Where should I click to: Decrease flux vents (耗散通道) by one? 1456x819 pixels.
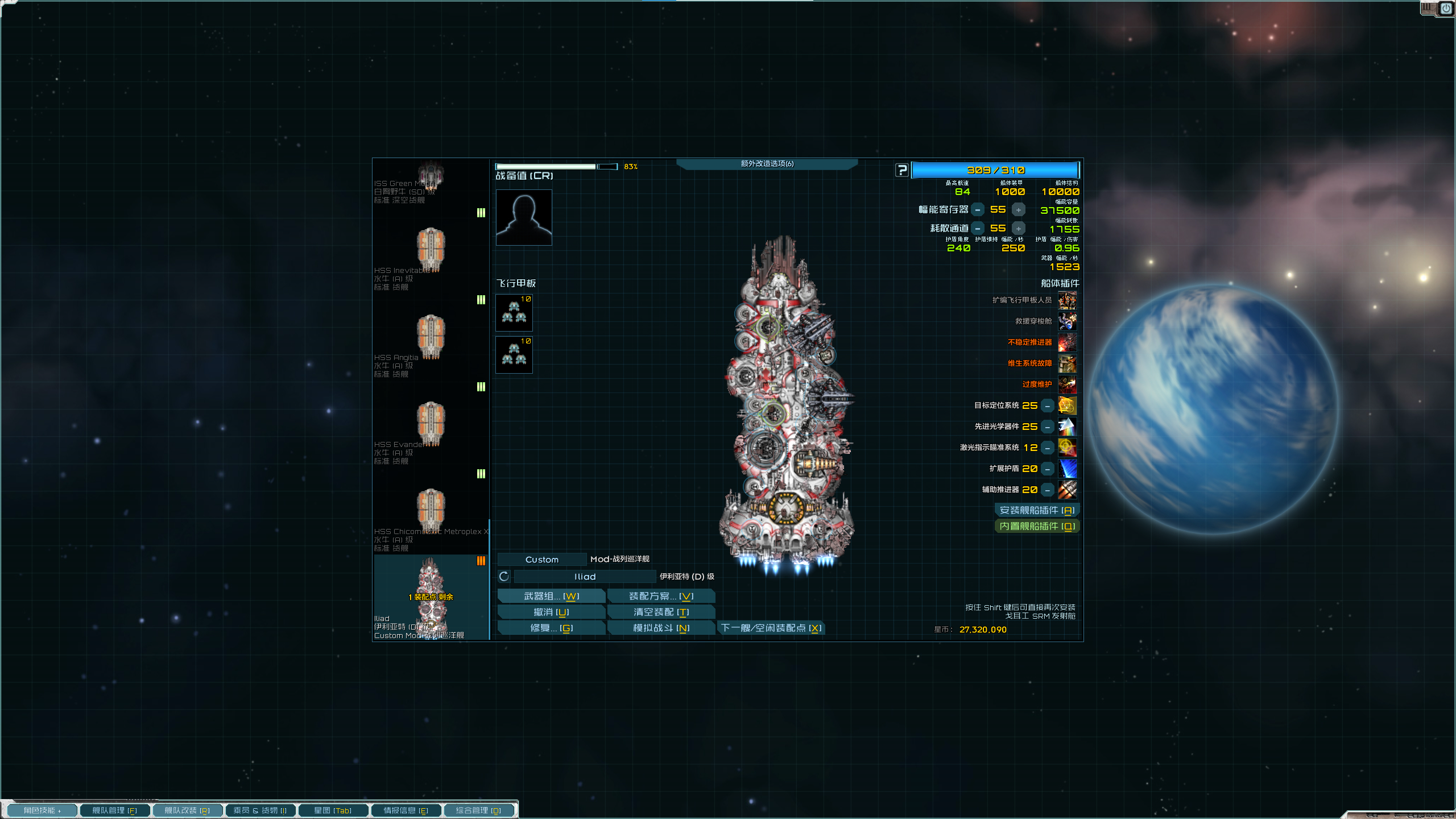click(978, 229)
